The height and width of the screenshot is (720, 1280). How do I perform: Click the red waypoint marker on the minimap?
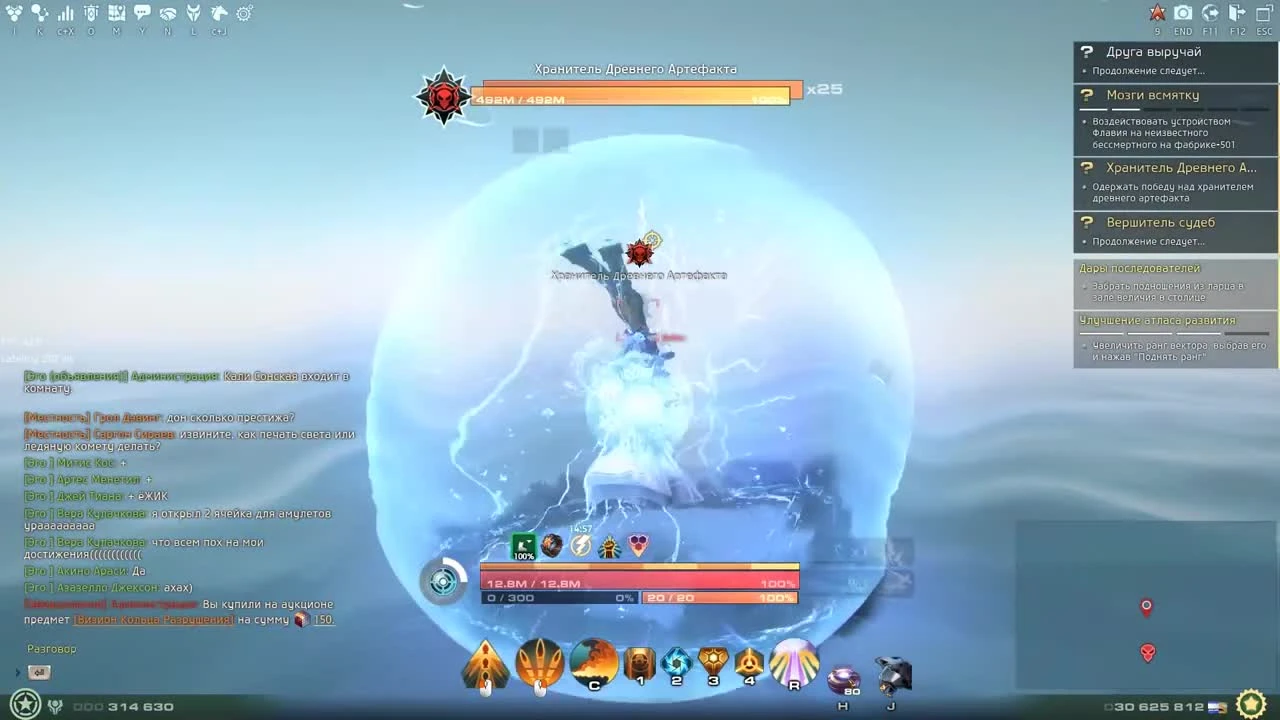[x=1146, y=606]
